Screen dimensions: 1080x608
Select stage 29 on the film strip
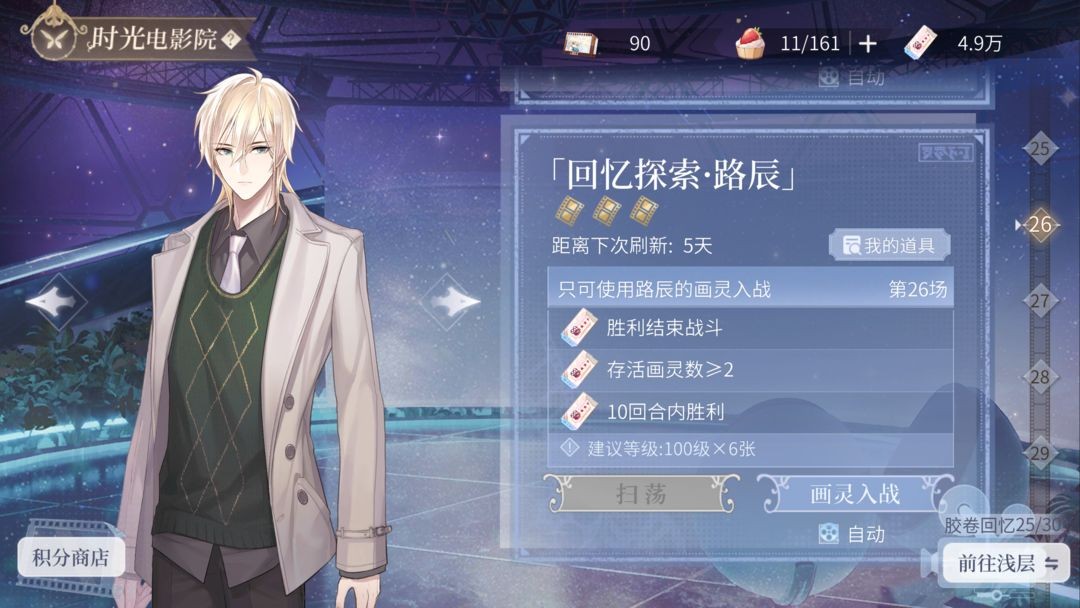pos(1040,453)
